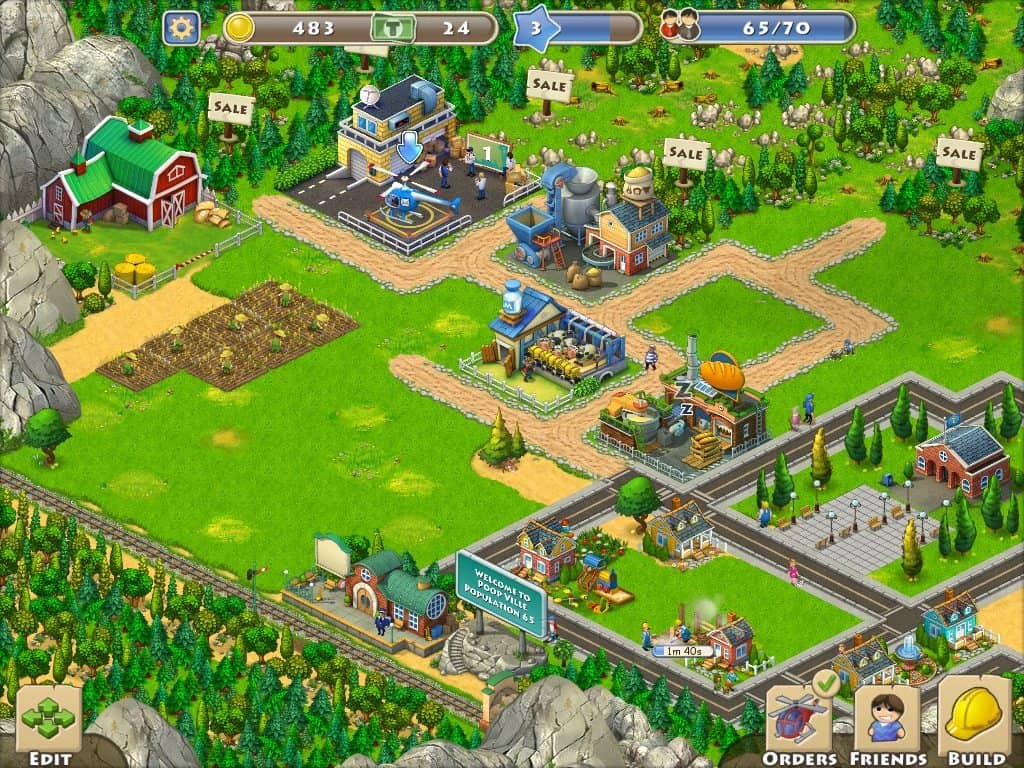Open the Edit mode
Viewport: 1024px width, 768px height.
click(48, 720)
